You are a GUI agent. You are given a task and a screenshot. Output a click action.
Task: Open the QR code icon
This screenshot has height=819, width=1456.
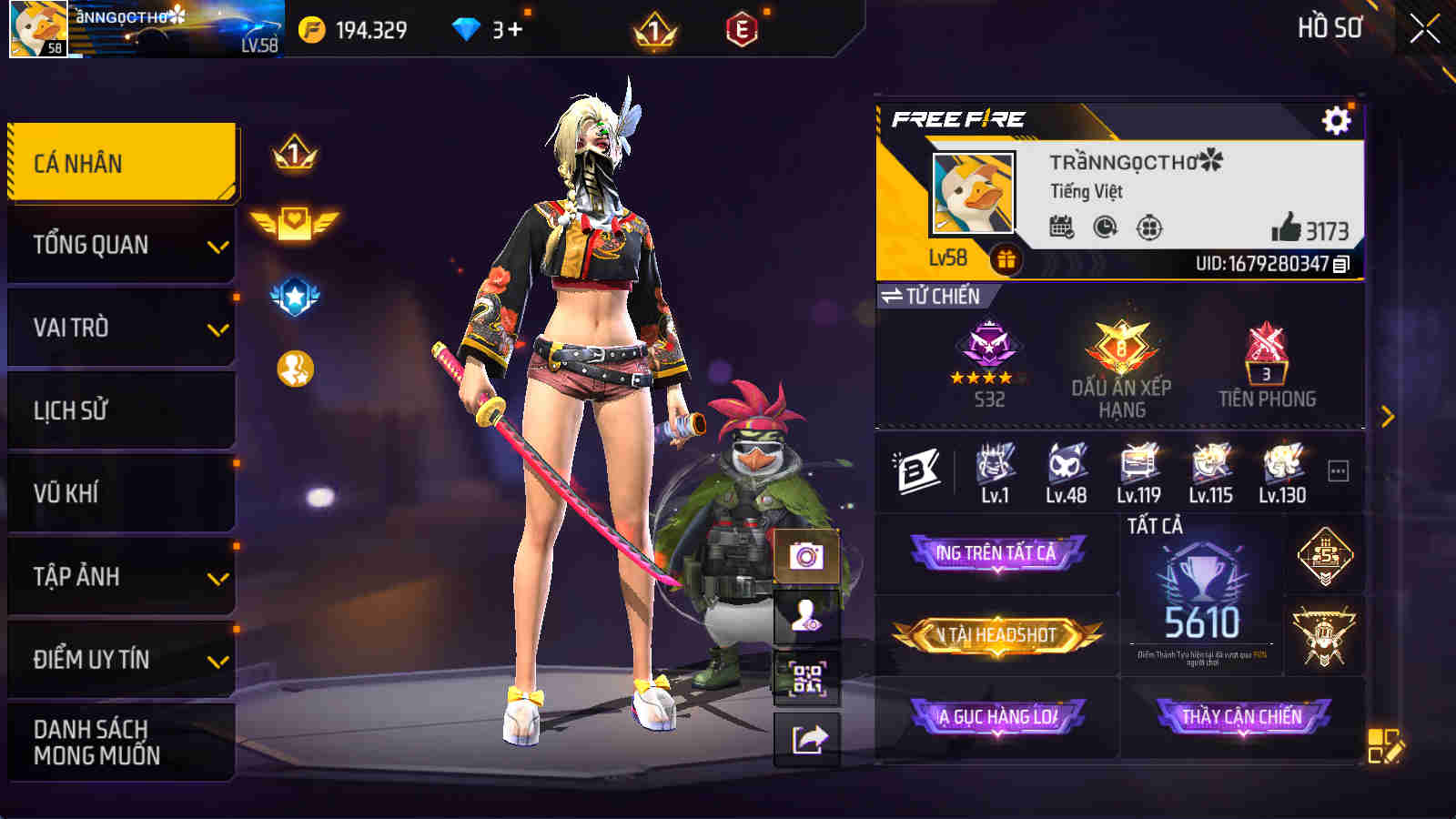(x=804, y=678)
